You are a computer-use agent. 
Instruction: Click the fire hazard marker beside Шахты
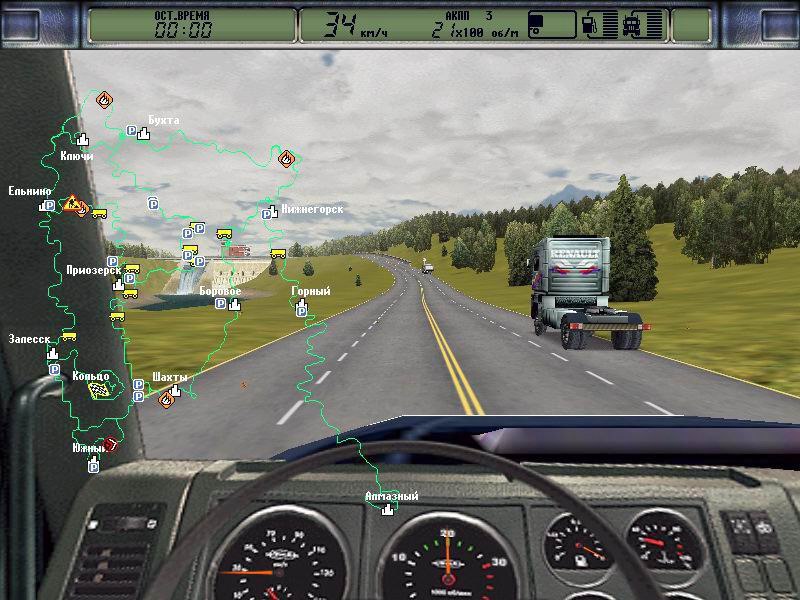click(166, 399)
